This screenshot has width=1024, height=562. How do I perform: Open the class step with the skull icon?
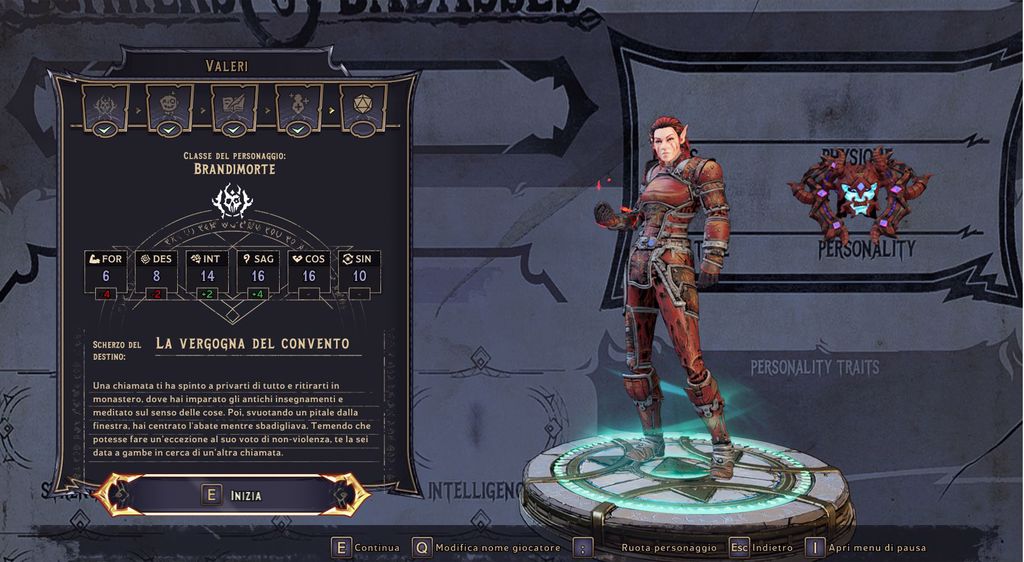click(107, 105)
